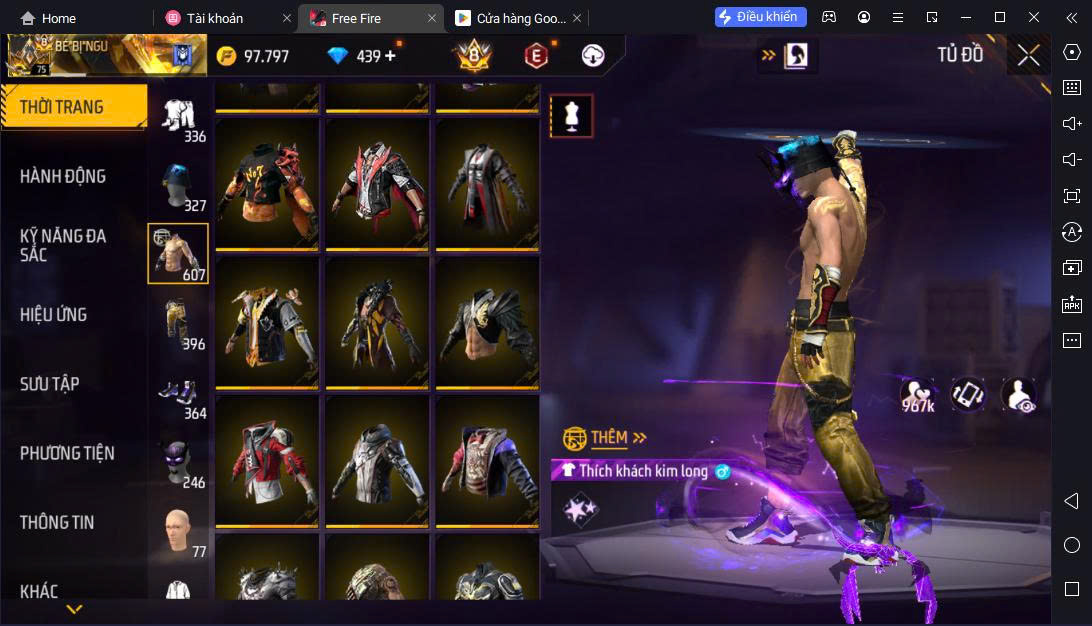Go to SƯU TẬP category

coord(50,384)
